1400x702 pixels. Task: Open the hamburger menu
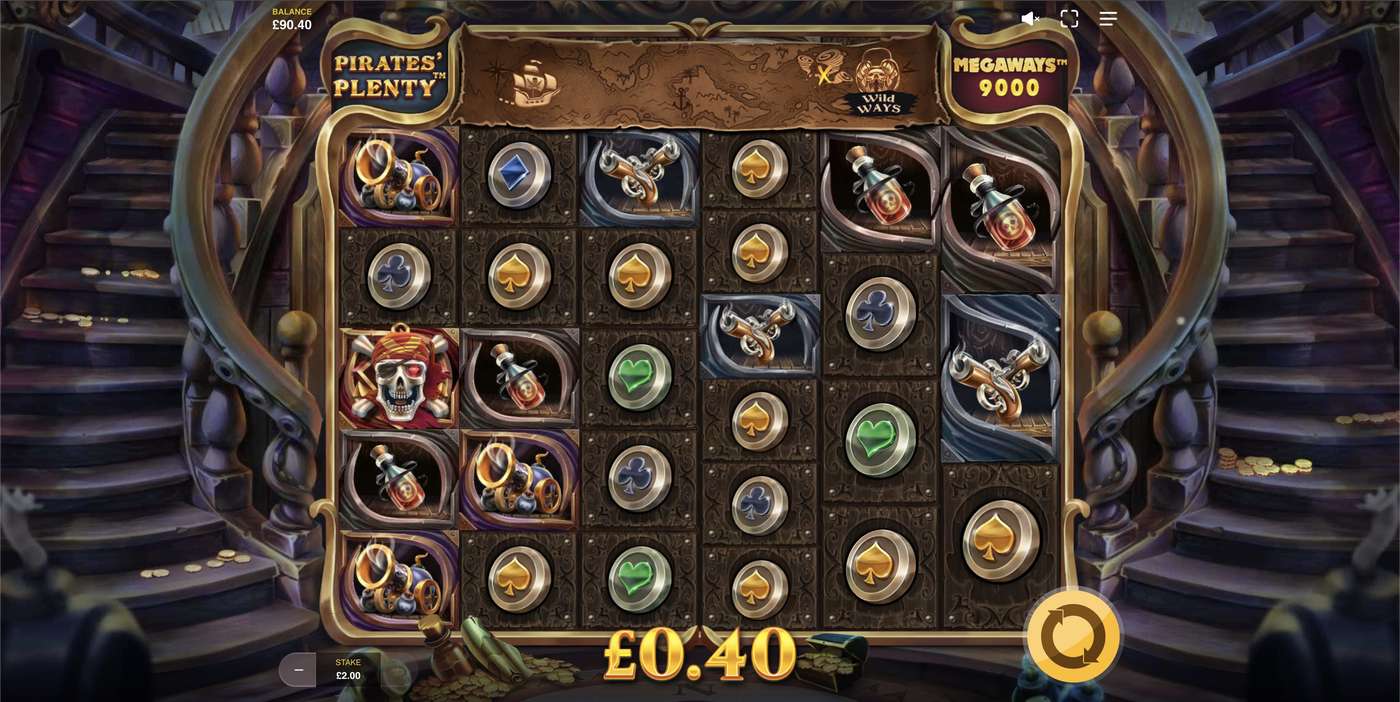point(1108,18)
